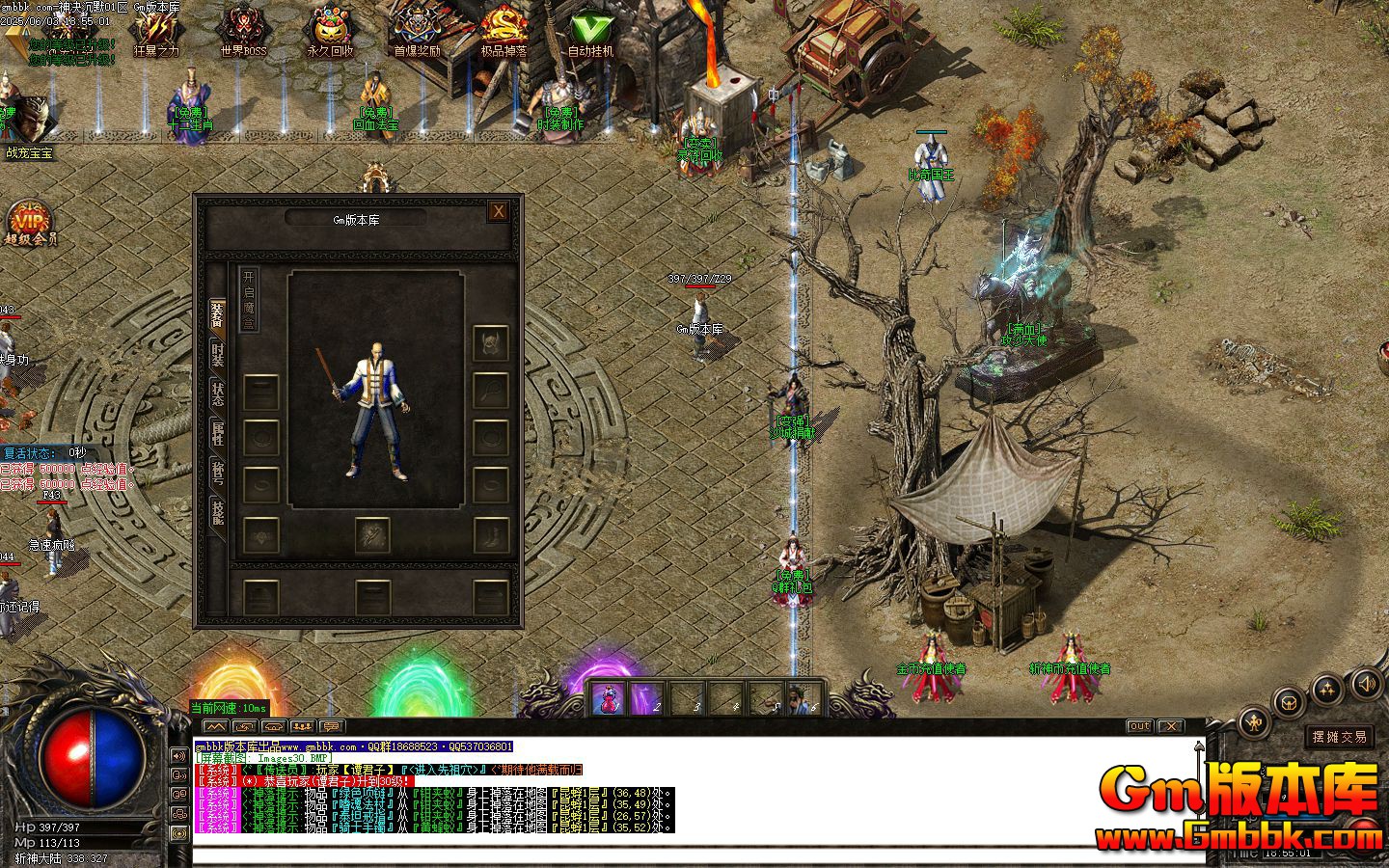
Task: Click the 开启魔盒 magic box button
Action: pyautogui.click(x=249, y=300)
